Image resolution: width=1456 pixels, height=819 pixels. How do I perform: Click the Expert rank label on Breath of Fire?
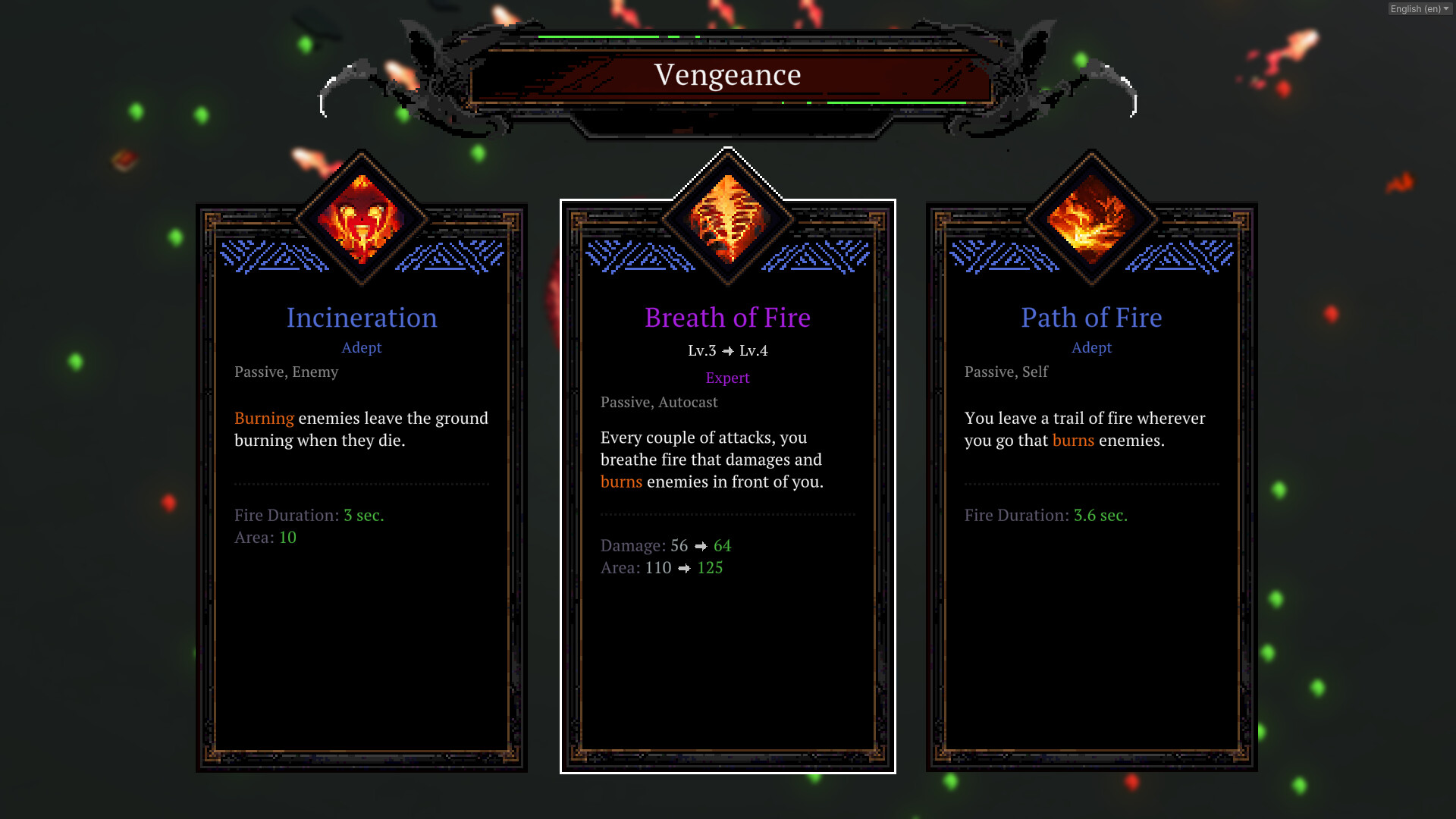(x=727, y=378)
